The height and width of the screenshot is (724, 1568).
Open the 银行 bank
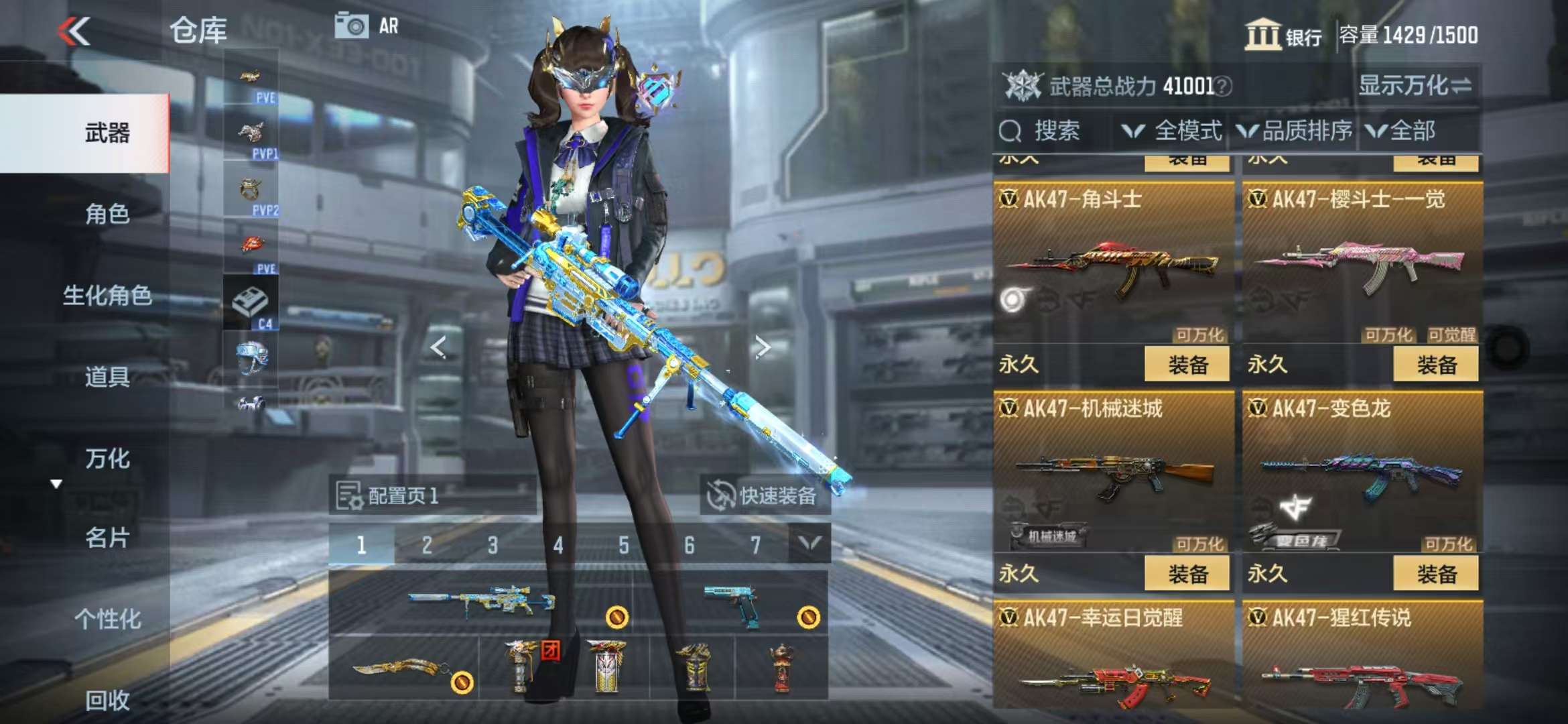coord(1283,35)
